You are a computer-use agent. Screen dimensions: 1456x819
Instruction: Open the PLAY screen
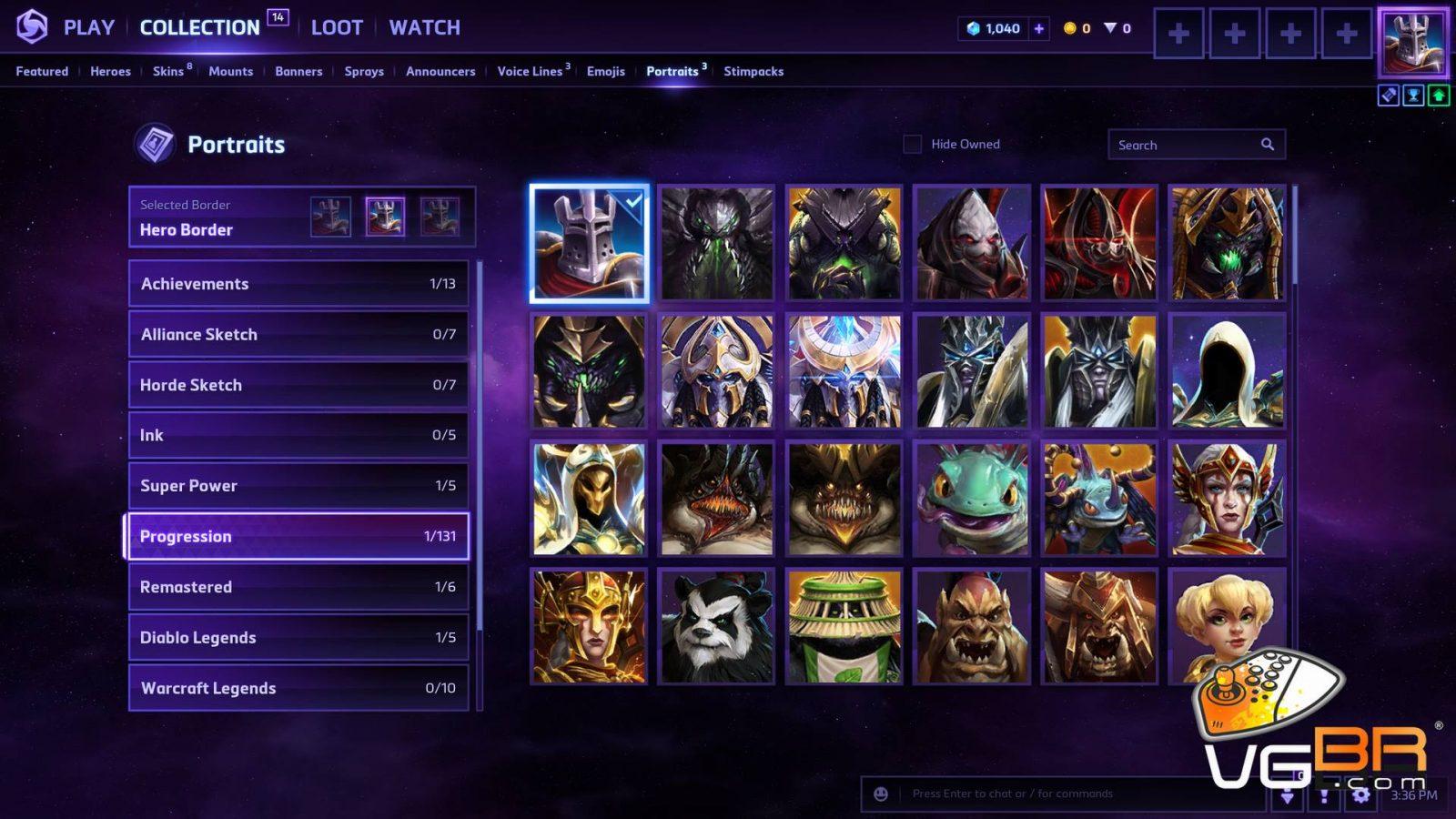(88, 28)
